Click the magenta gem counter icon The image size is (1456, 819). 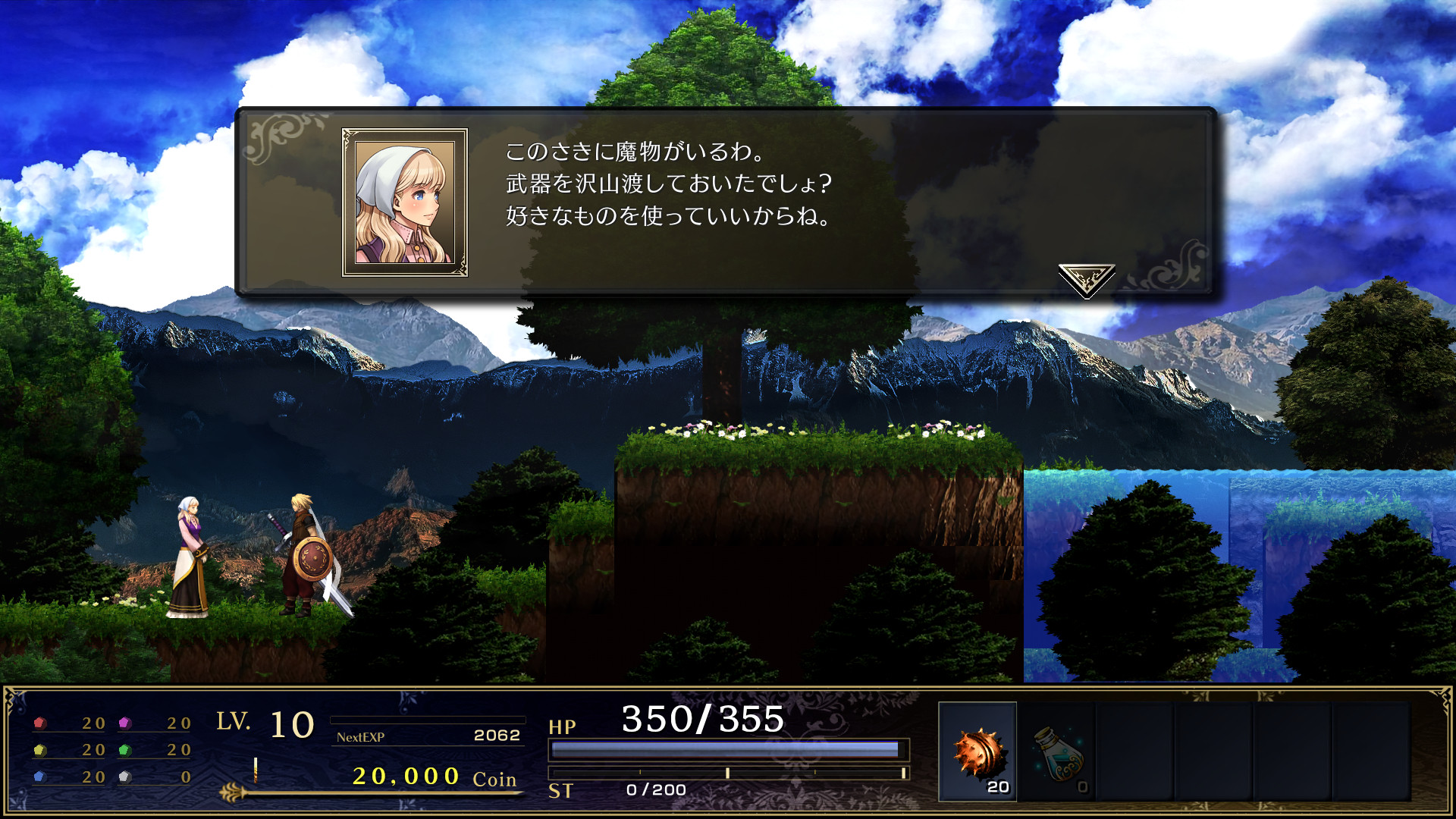[125, 724]
